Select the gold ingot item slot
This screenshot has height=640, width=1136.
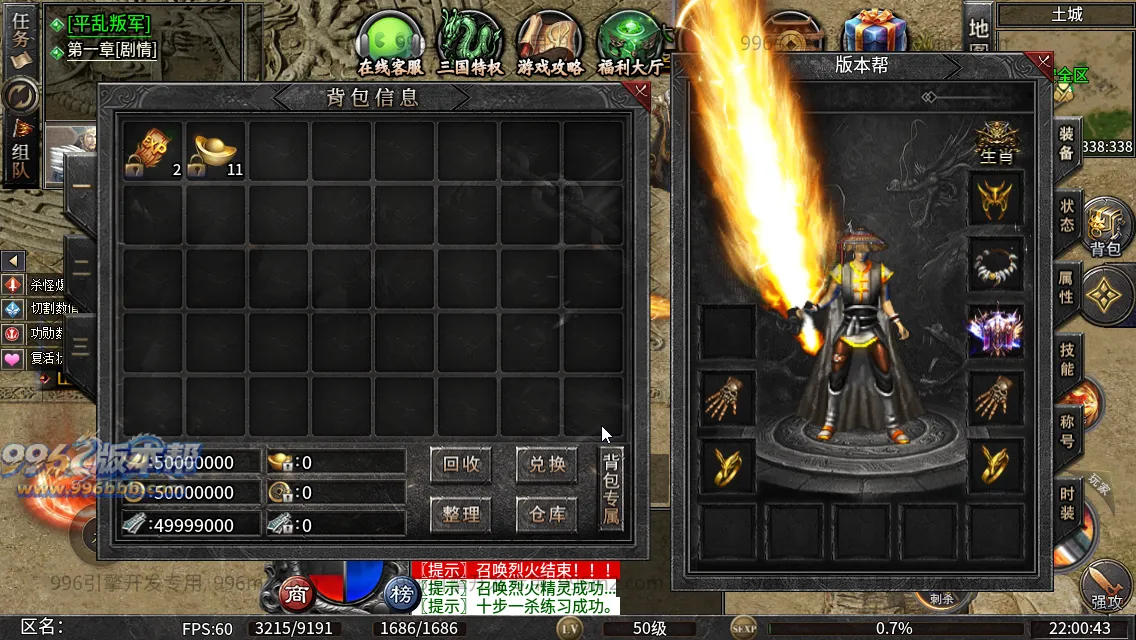[216, 150]
